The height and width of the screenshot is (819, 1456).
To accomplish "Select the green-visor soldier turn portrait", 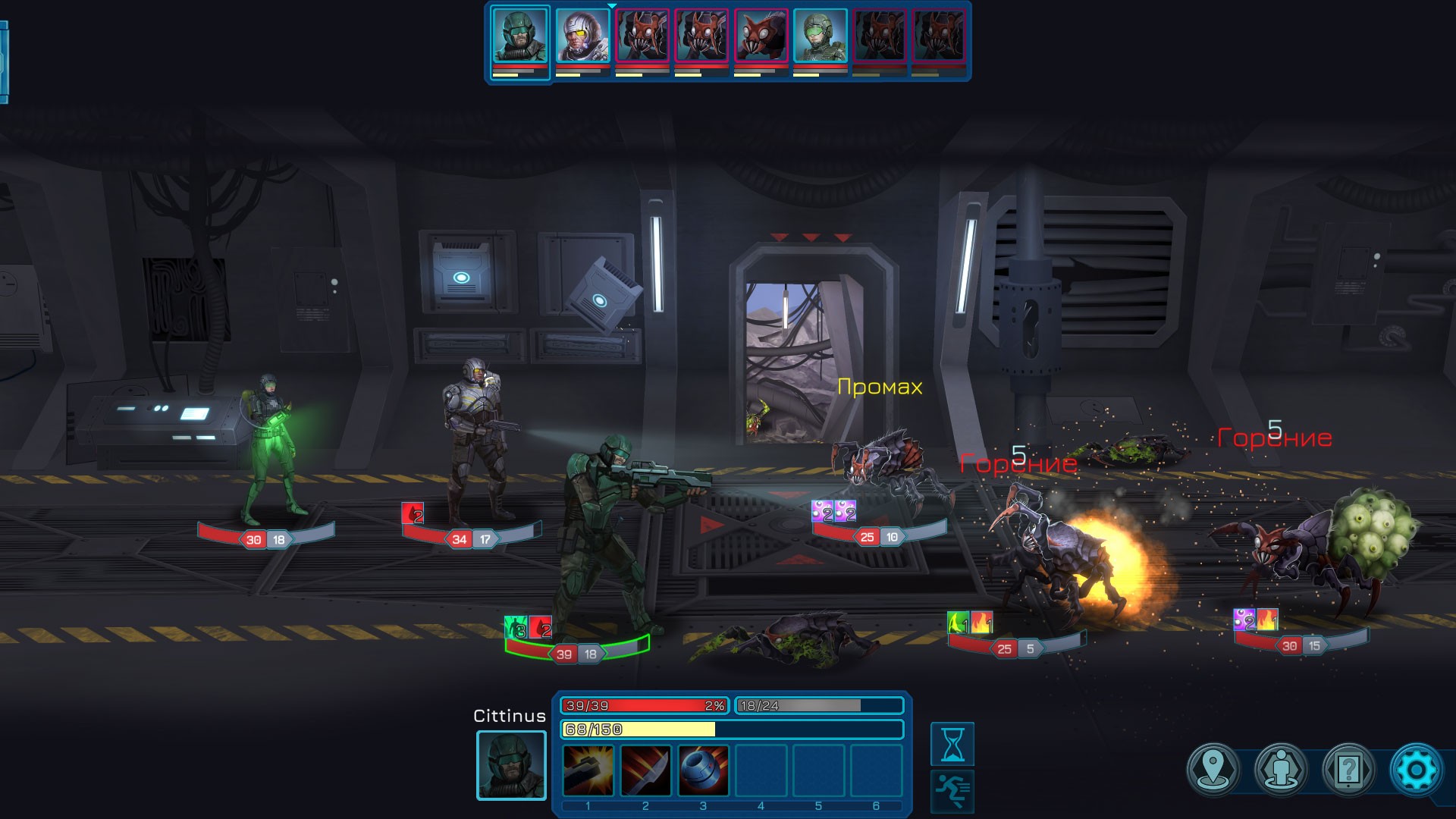I will click(820, 36).
